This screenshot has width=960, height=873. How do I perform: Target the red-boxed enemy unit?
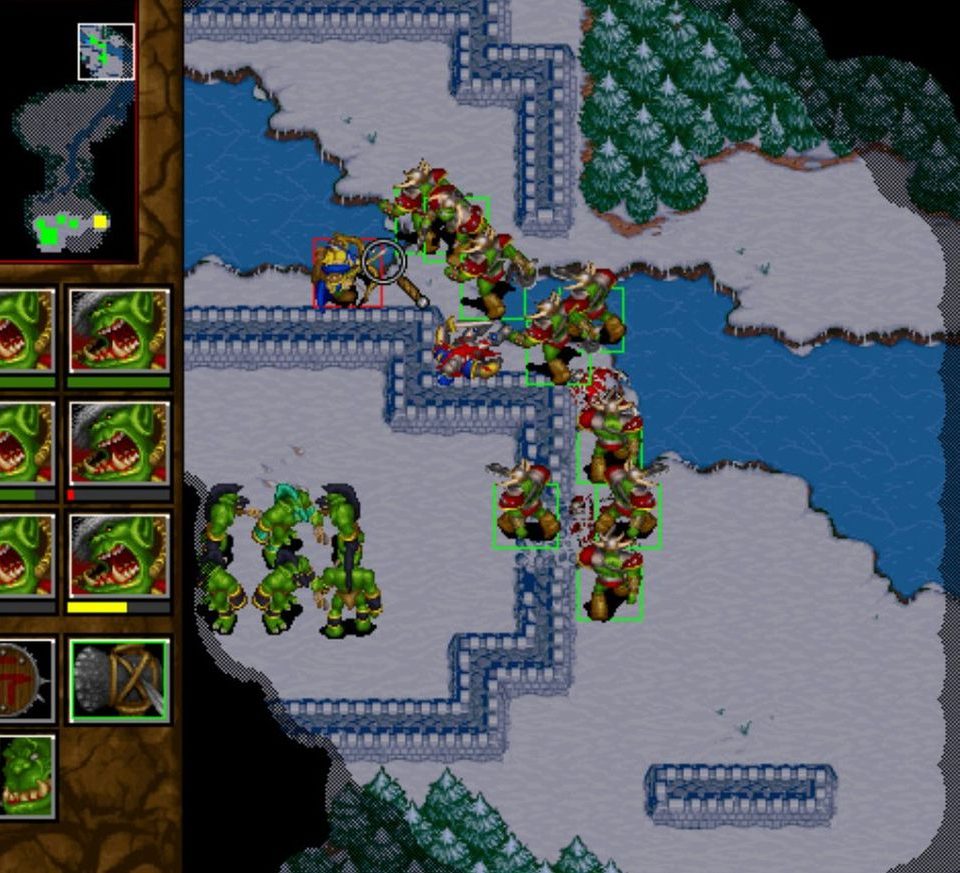(346, 273)
